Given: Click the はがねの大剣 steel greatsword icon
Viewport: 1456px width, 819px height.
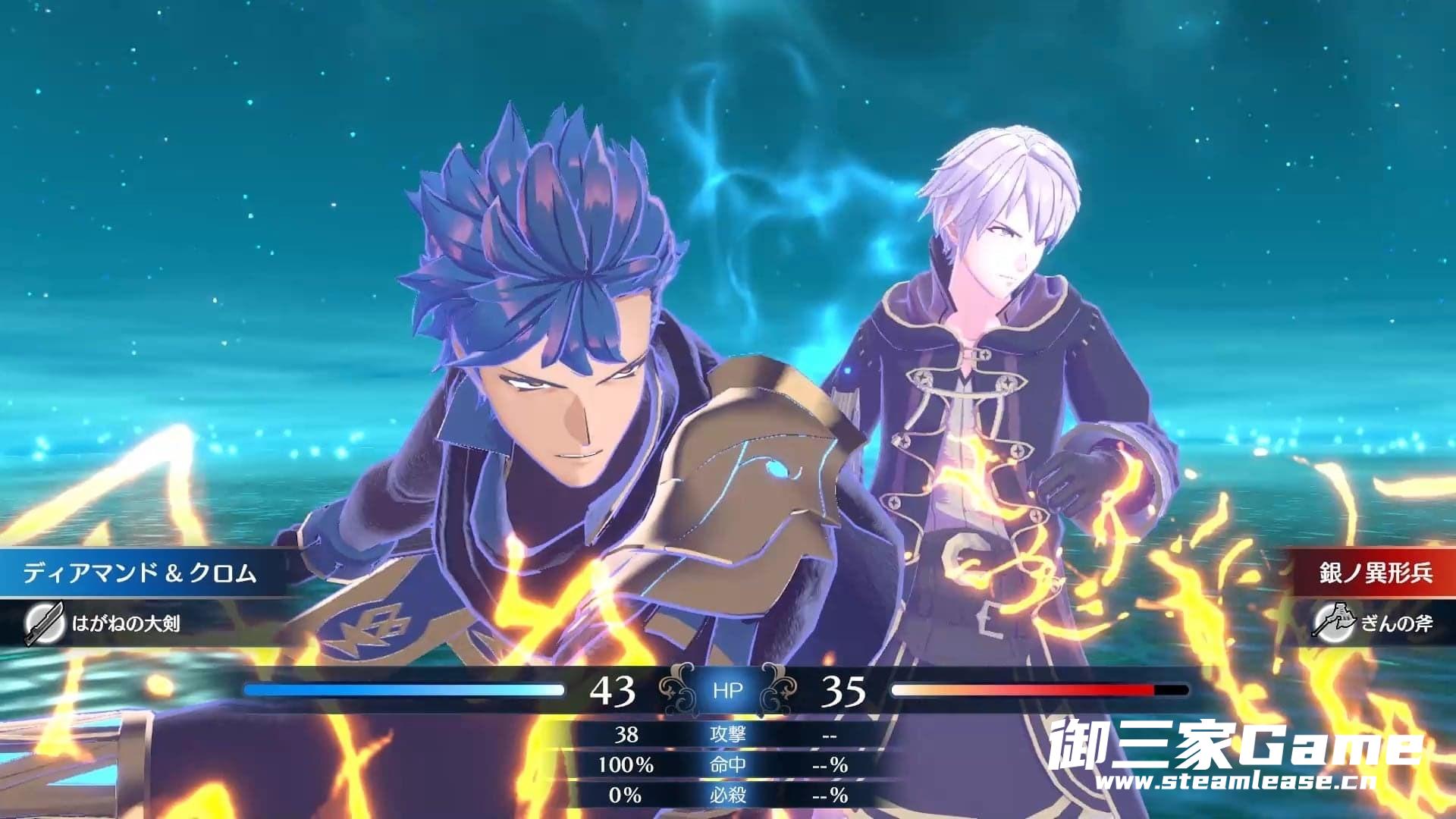Looking at the screenshot, I should pos(44,624).
